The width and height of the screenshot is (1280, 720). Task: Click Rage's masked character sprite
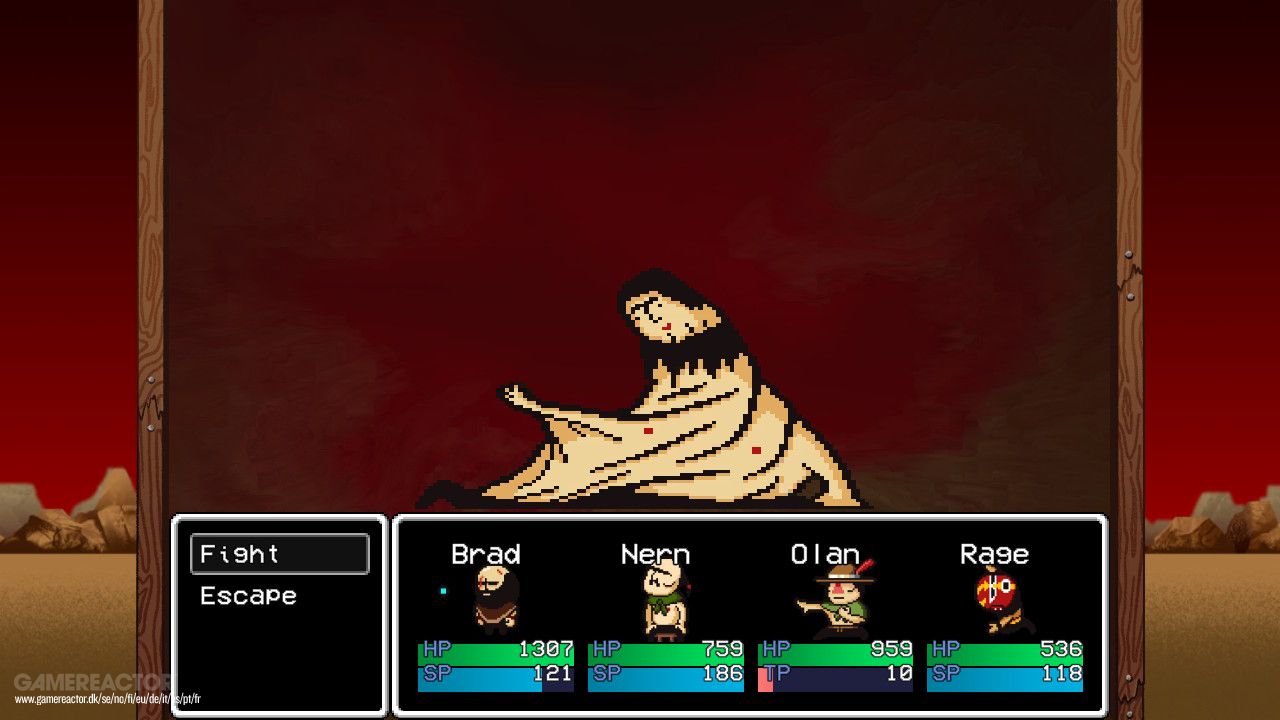point(1000,600)
